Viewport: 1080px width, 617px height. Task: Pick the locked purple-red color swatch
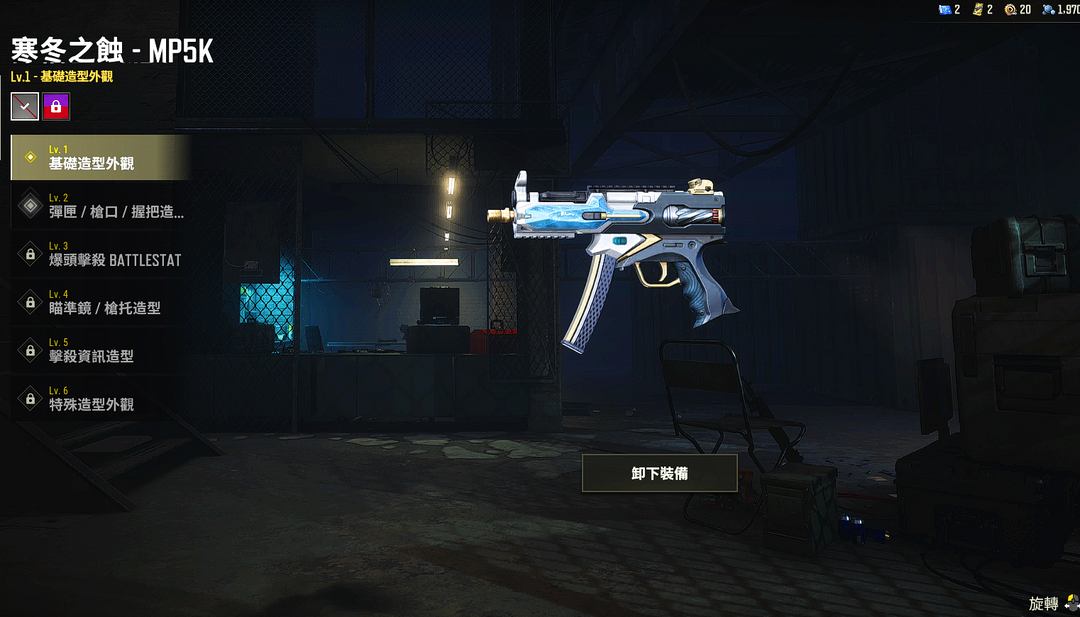tap(56, 106)
